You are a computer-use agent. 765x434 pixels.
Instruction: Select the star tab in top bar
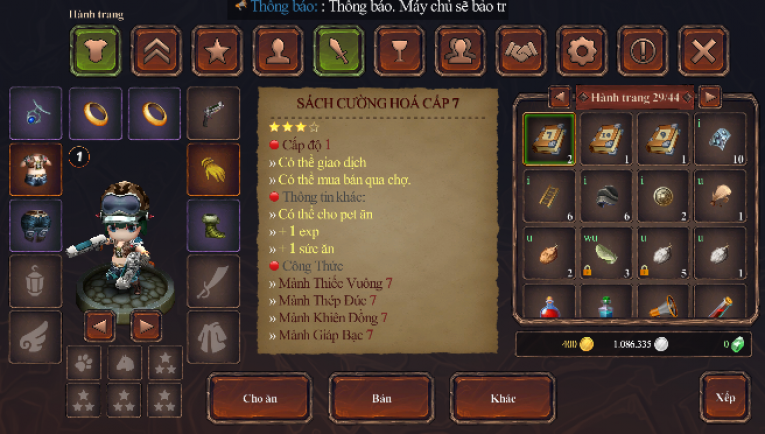[217, 50]
